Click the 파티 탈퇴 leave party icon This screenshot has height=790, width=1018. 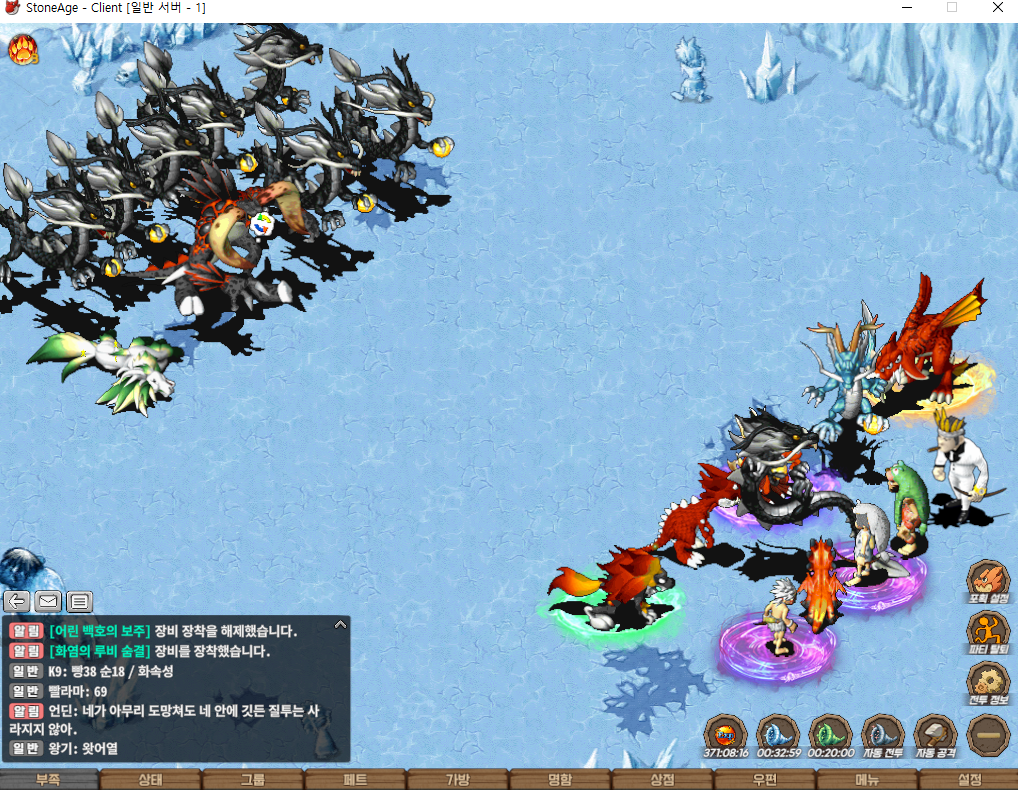[x=987, y=632]
